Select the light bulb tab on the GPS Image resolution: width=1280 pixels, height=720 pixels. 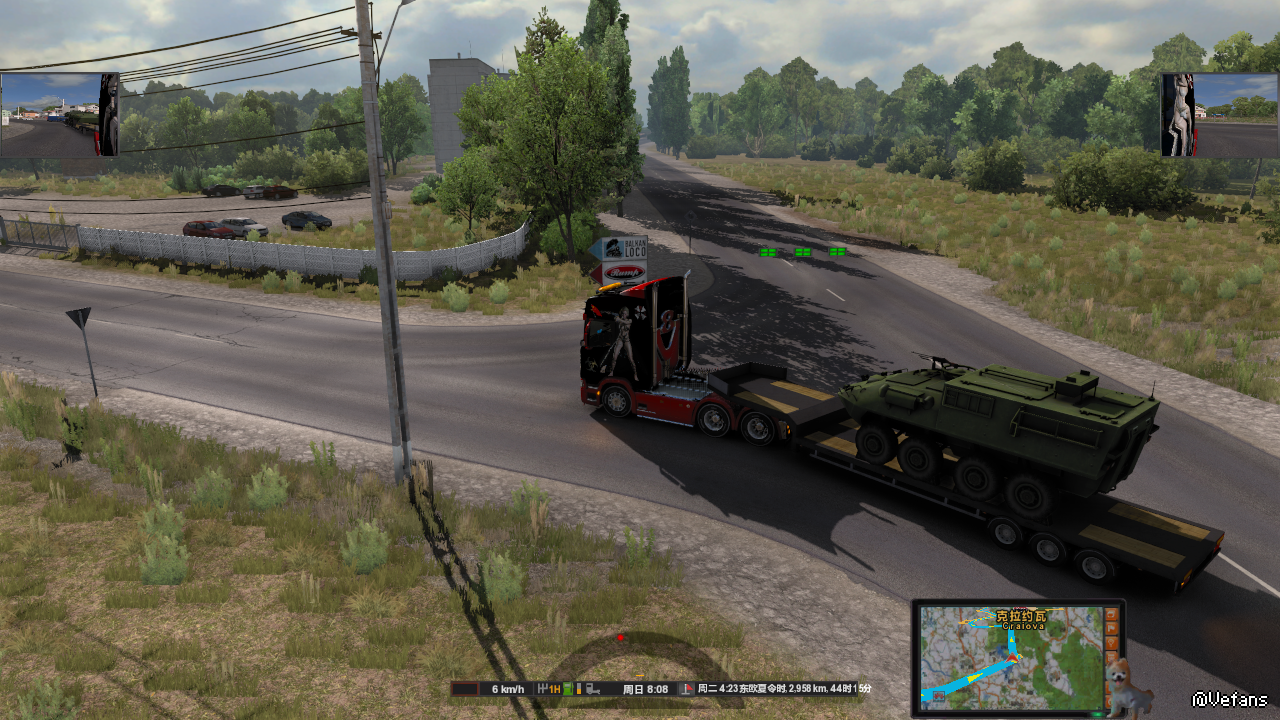1112,643
